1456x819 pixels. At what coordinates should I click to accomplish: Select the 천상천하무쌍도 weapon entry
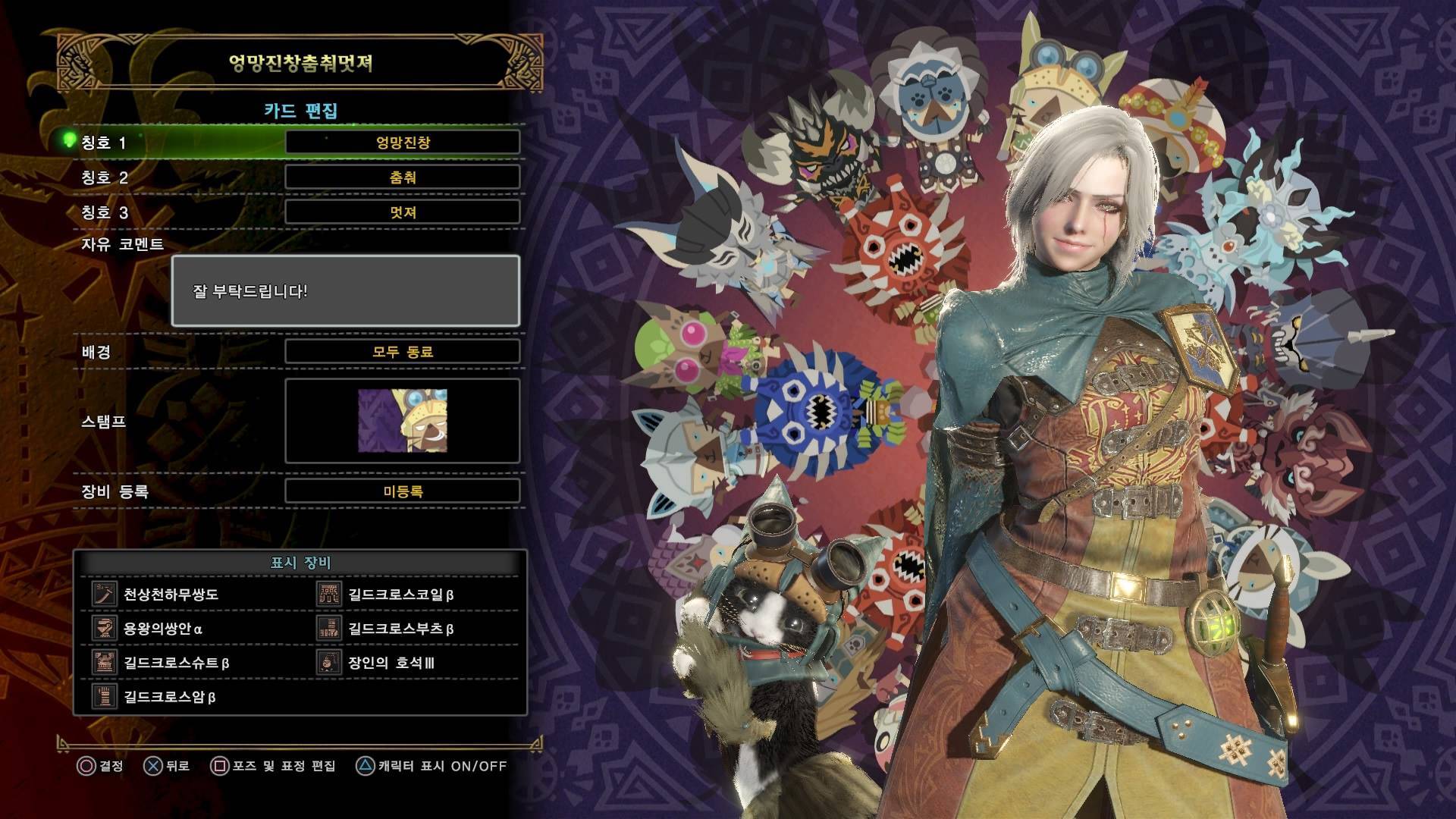tap(171, 595)
